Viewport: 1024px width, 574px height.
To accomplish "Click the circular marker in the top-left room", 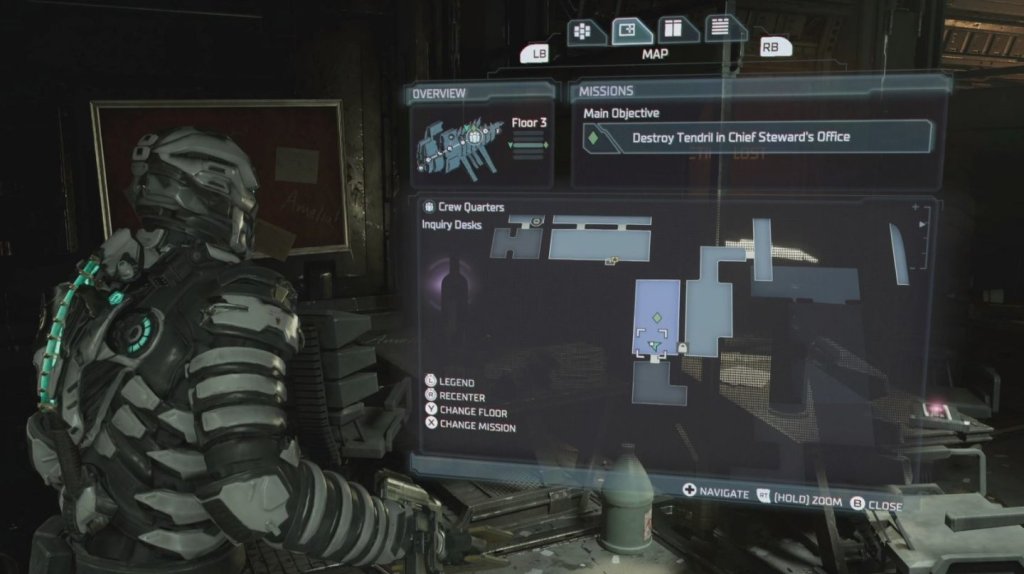I will point(537,220).
